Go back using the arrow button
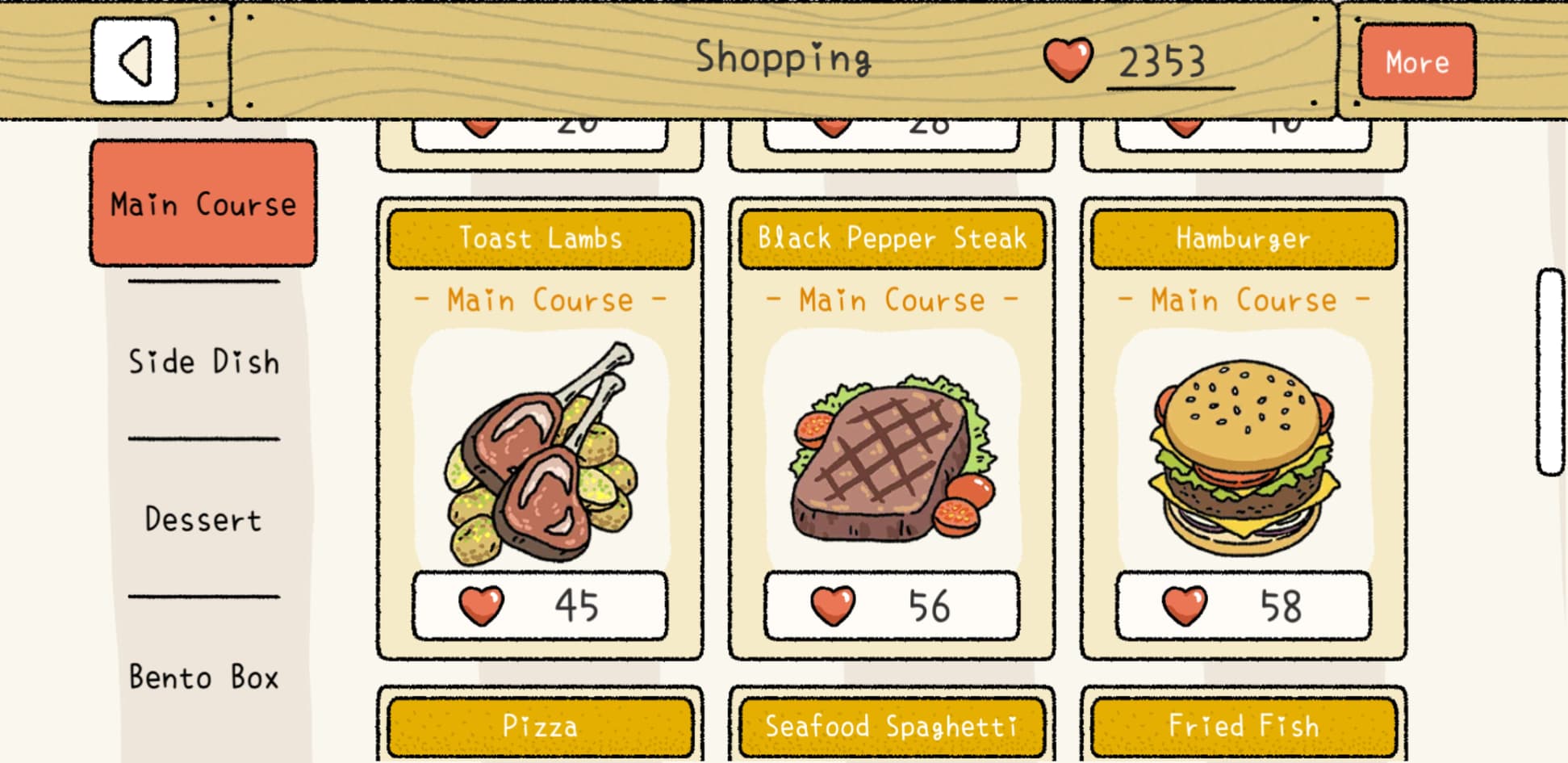This screenshot has width=1568, height=763. (x=135, y=61)
